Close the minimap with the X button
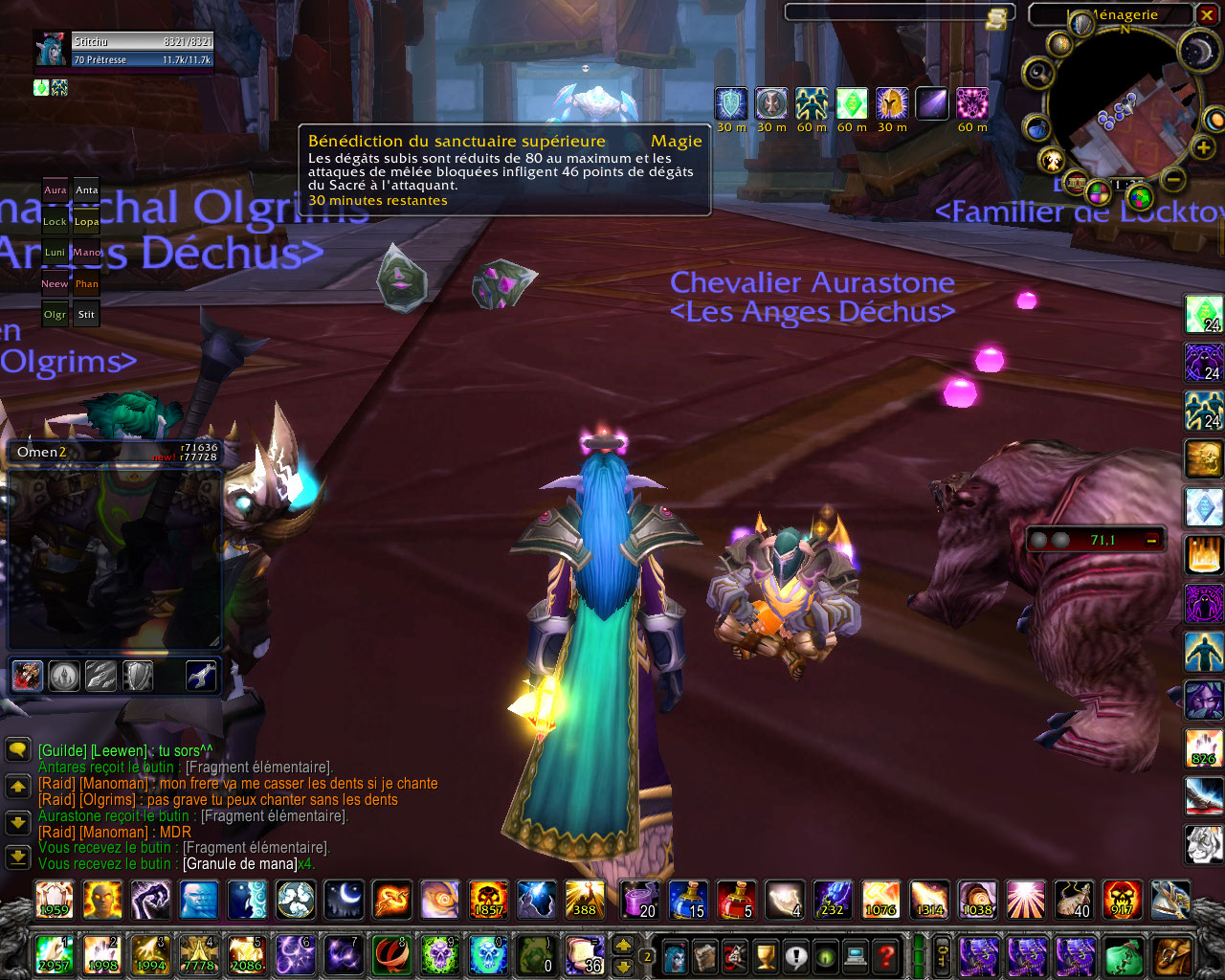 click(1208, 14)
